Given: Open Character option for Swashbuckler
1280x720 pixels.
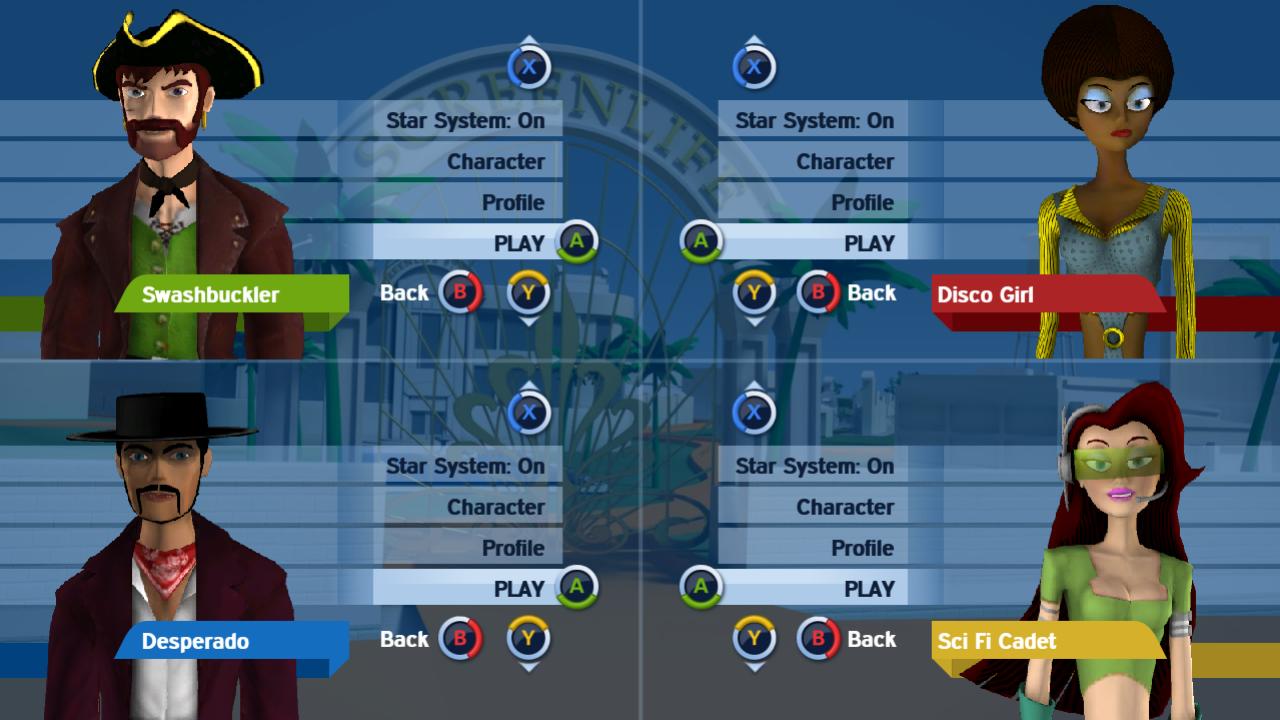Looking at the screenshot, I should 495,162.
